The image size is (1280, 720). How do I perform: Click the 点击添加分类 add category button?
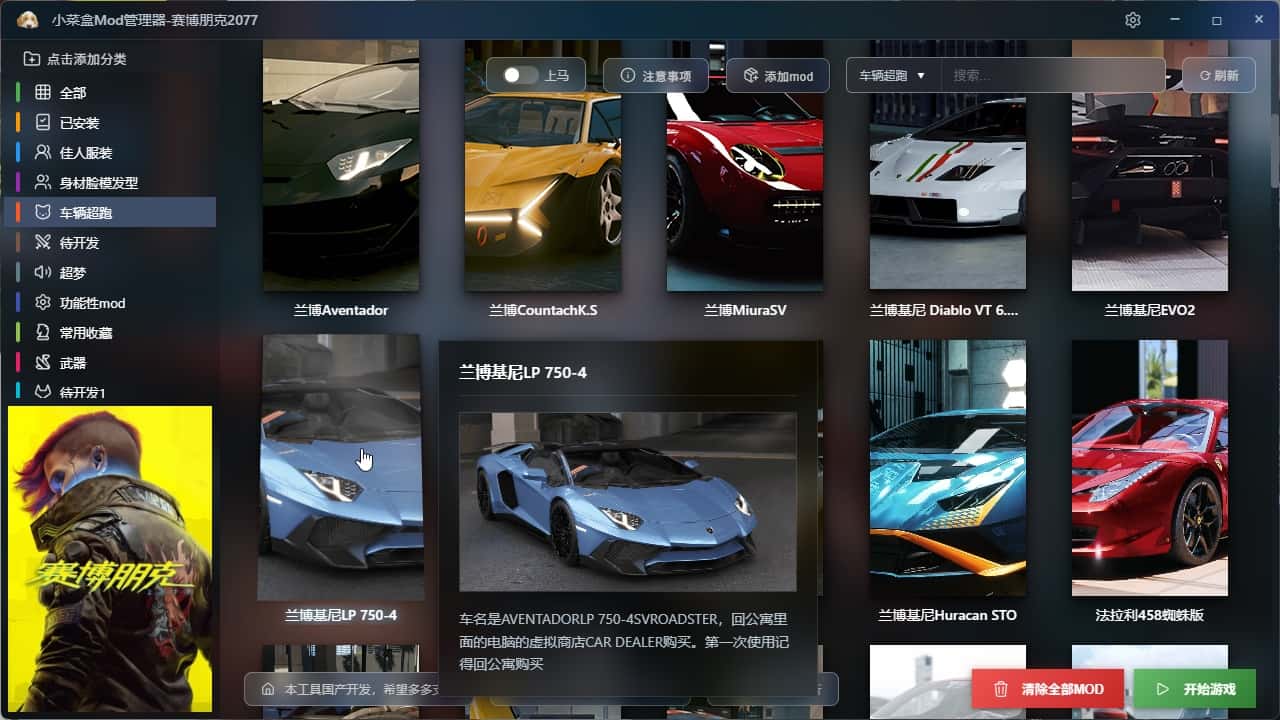(x=76, y=59)
